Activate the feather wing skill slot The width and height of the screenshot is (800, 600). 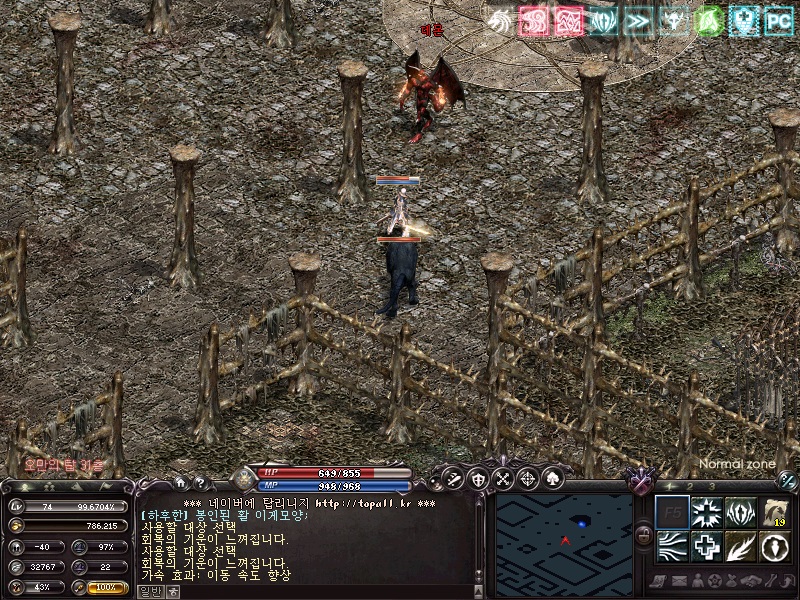(x=740, y=547)
